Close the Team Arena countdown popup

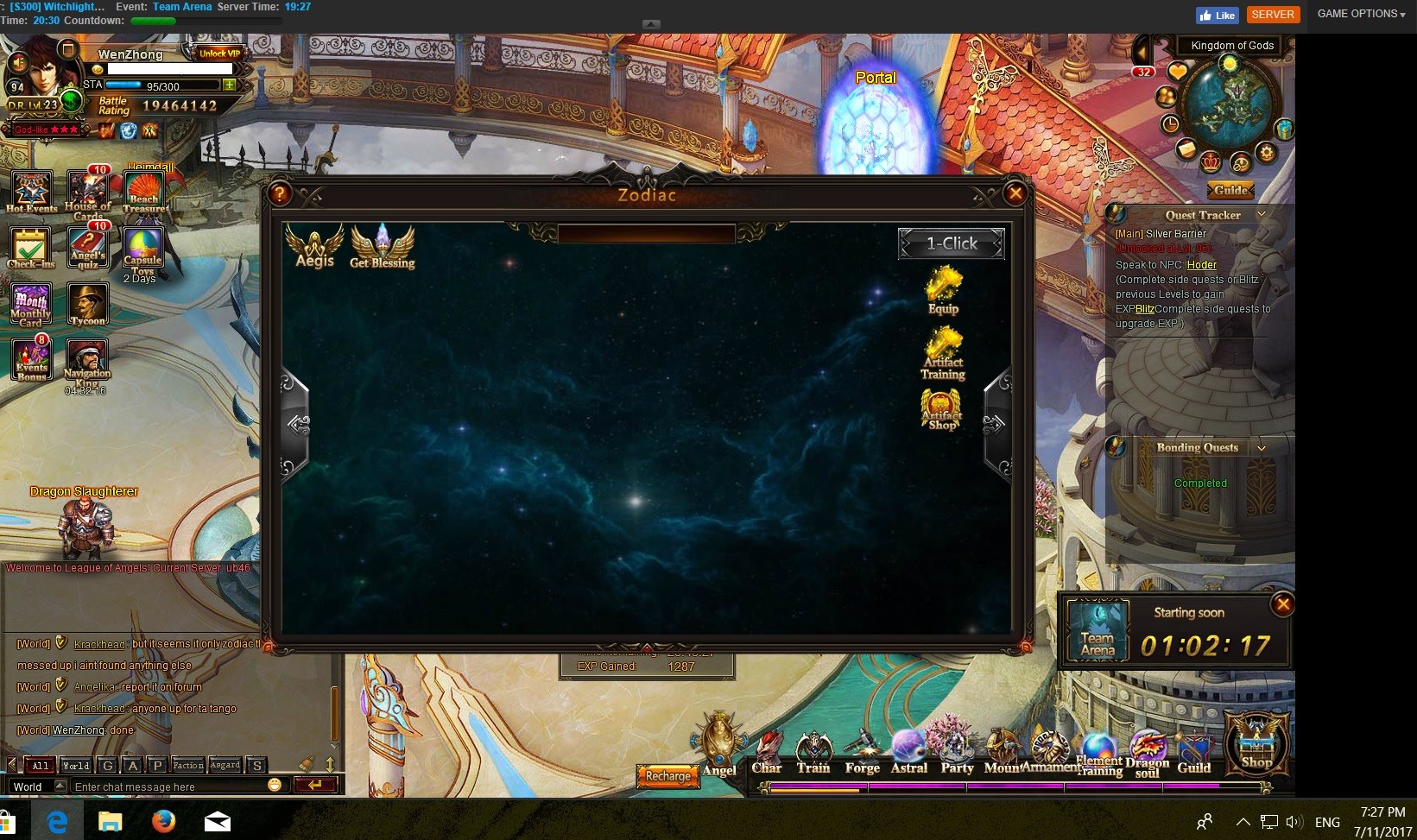1283,604
